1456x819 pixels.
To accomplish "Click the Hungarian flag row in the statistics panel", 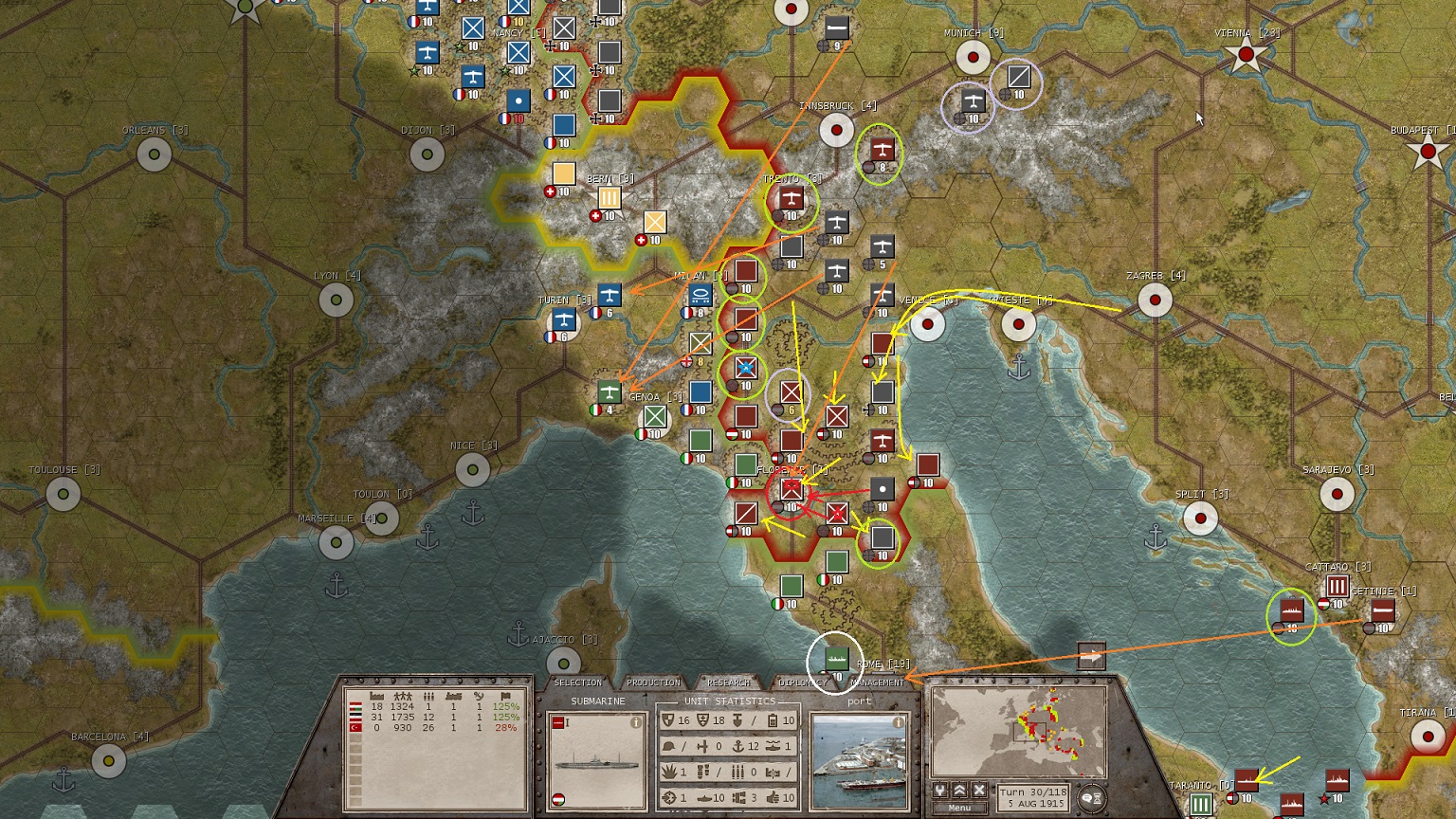I will tap(356, 704).
